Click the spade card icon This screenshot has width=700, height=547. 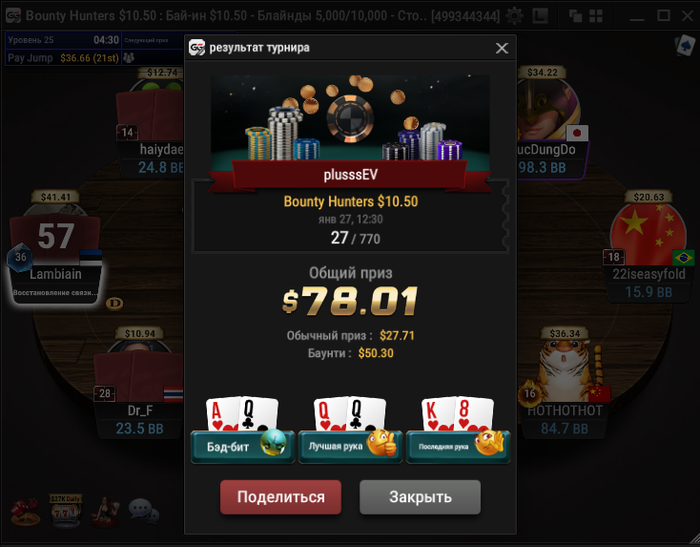[x=685, y=46]
